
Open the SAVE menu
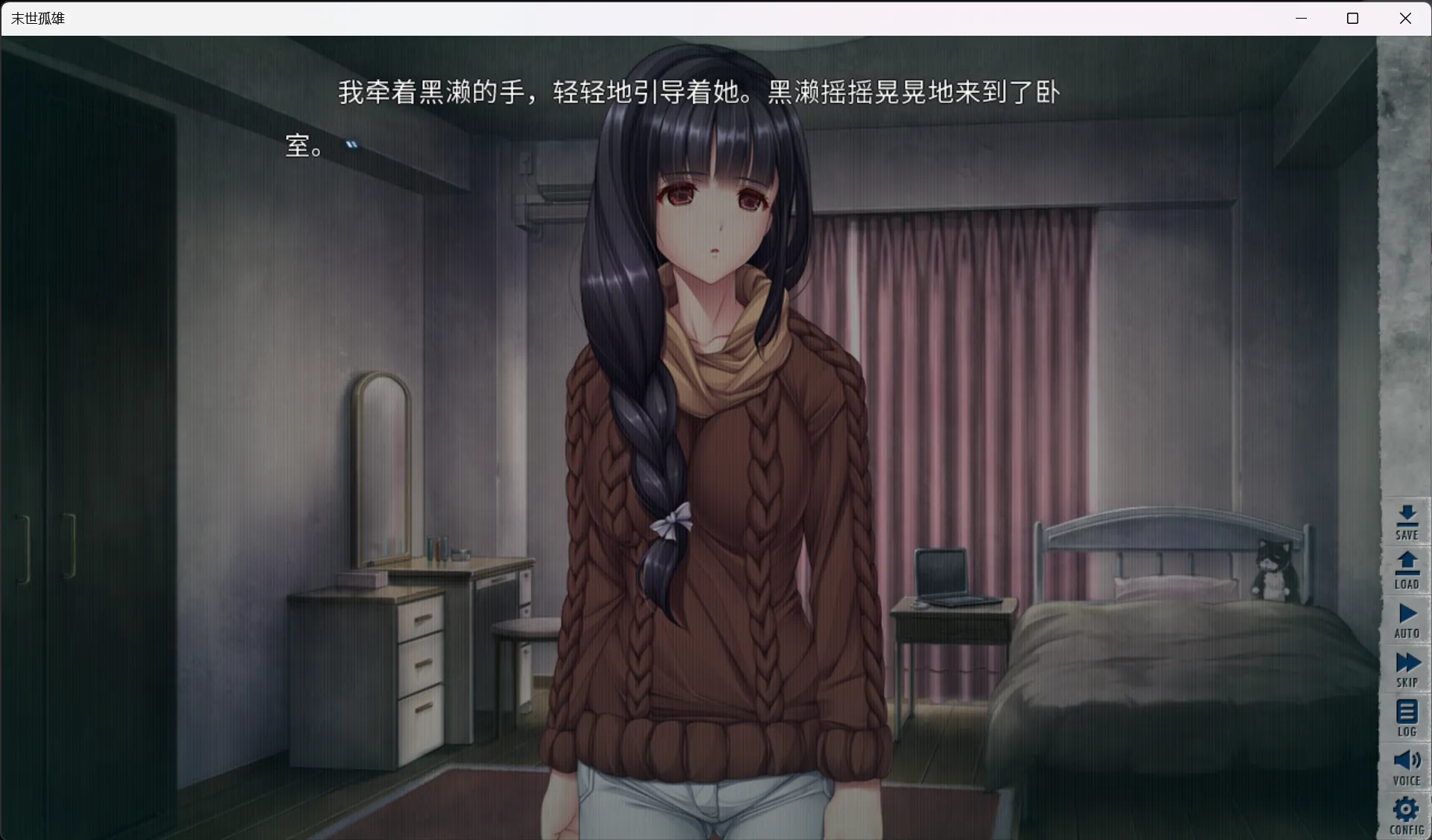[1406, 522]
